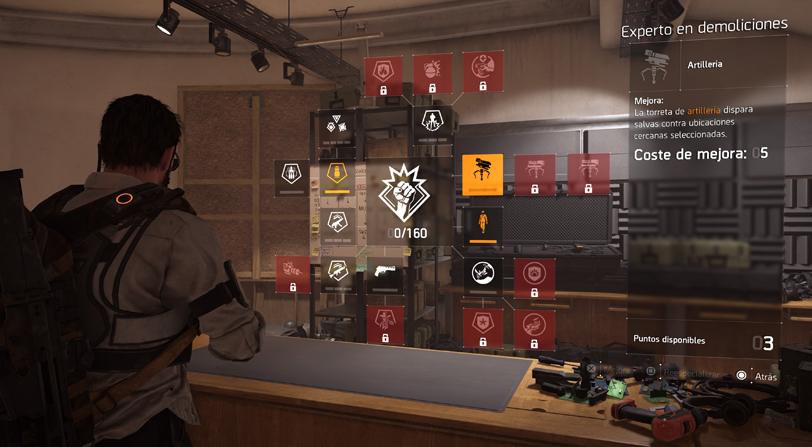812x447 pixels.
Task: Choose the orange agent figure skill node
Action: tap(482, 222)
